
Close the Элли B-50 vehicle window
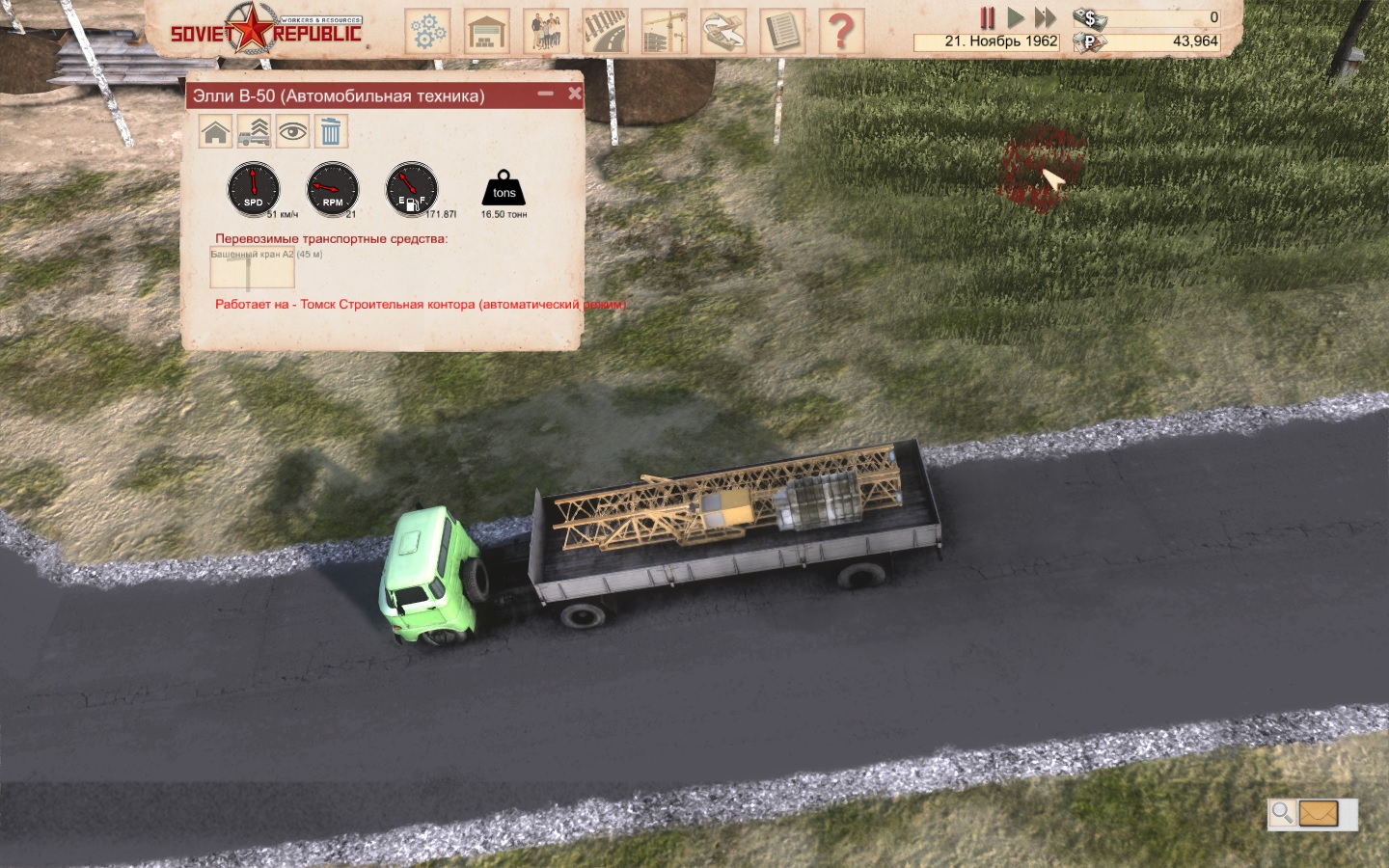pos(575,94)
